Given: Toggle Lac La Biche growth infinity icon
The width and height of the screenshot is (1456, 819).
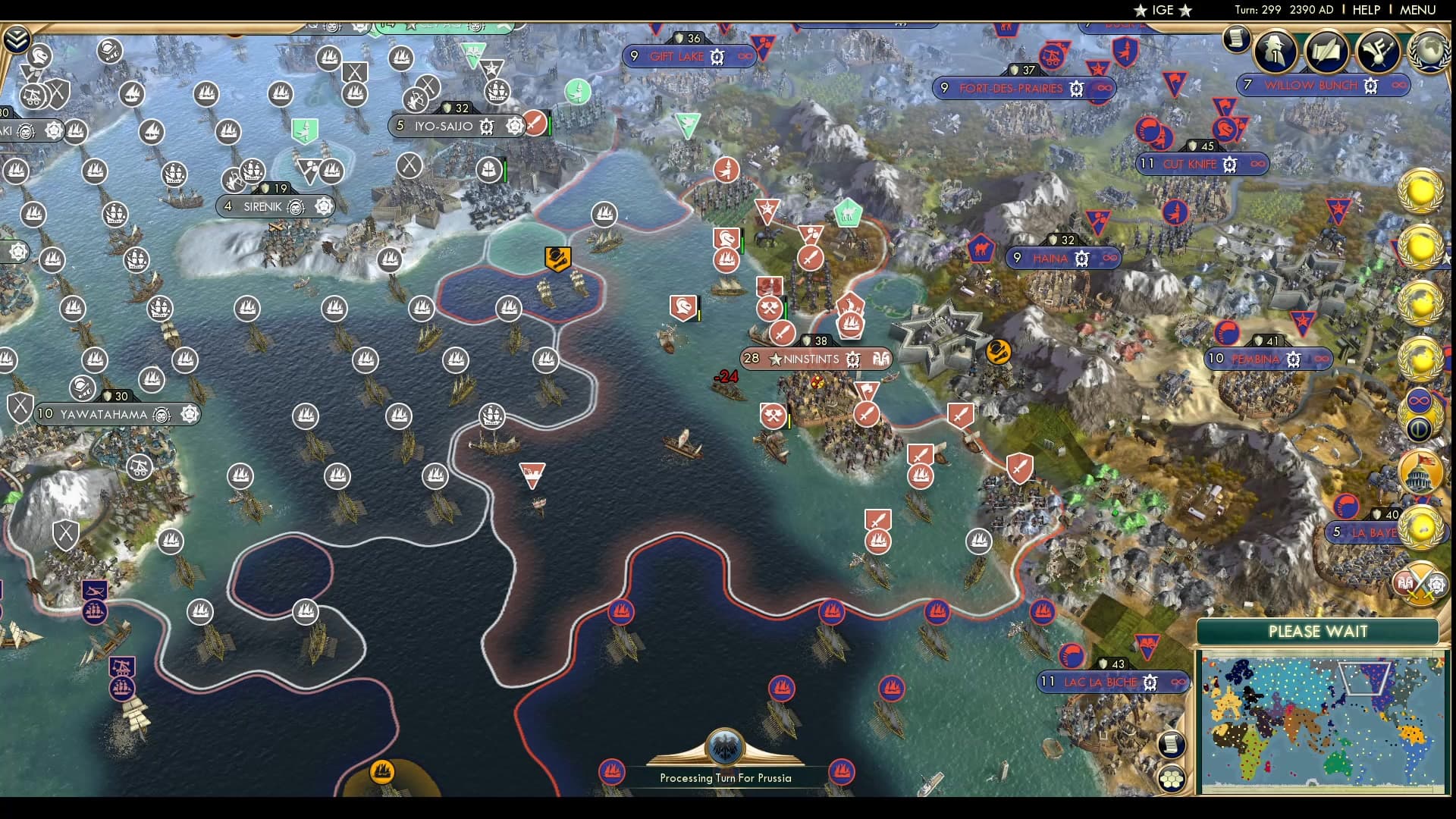Looking at the screenshot, I should coord(1178,682).
